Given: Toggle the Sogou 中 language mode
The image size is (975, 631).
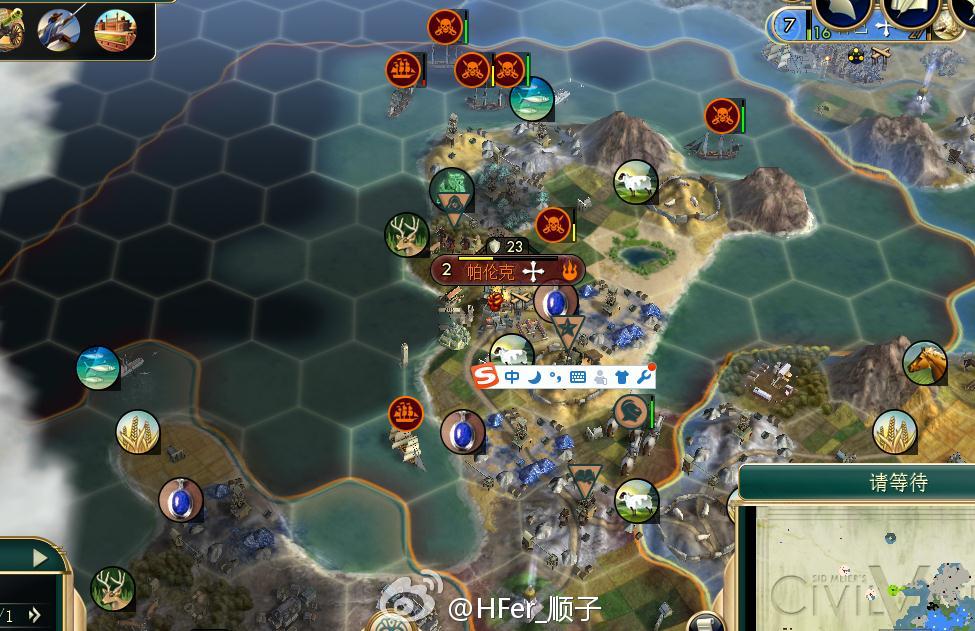Looking at the screenshot, I should tap(512, 376).
